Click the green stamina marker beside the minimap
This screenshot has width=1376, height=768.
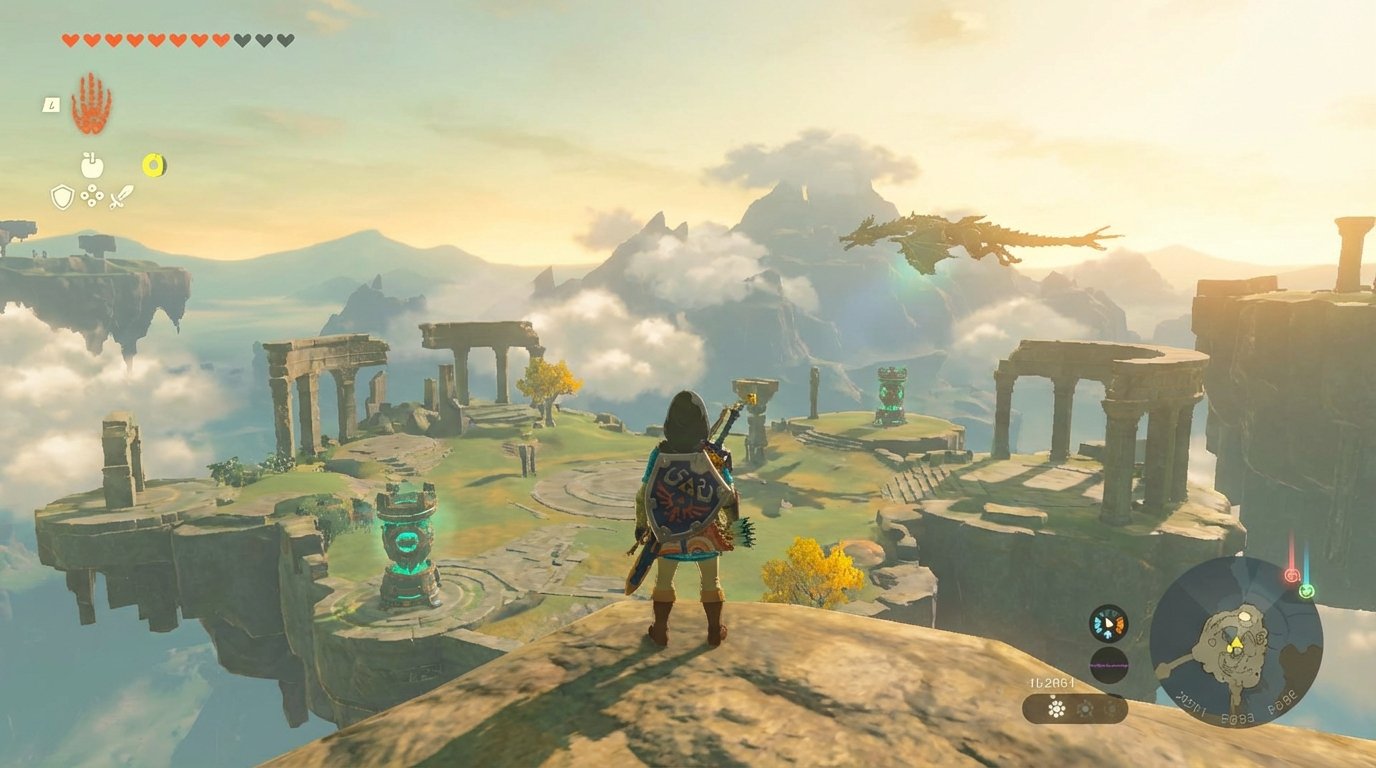1305,591
